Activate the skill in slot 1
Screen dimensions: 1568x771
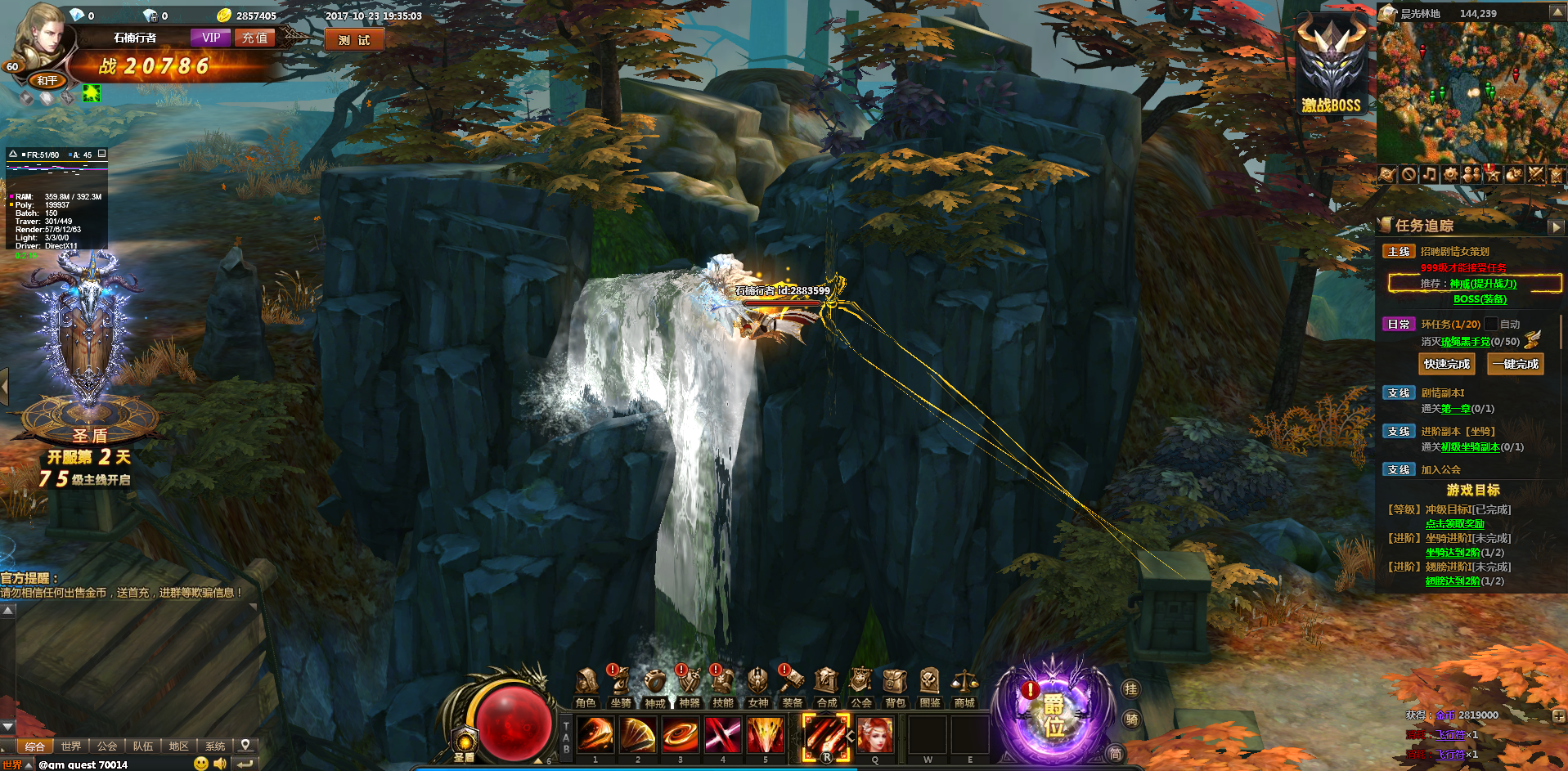coord(595,734)
